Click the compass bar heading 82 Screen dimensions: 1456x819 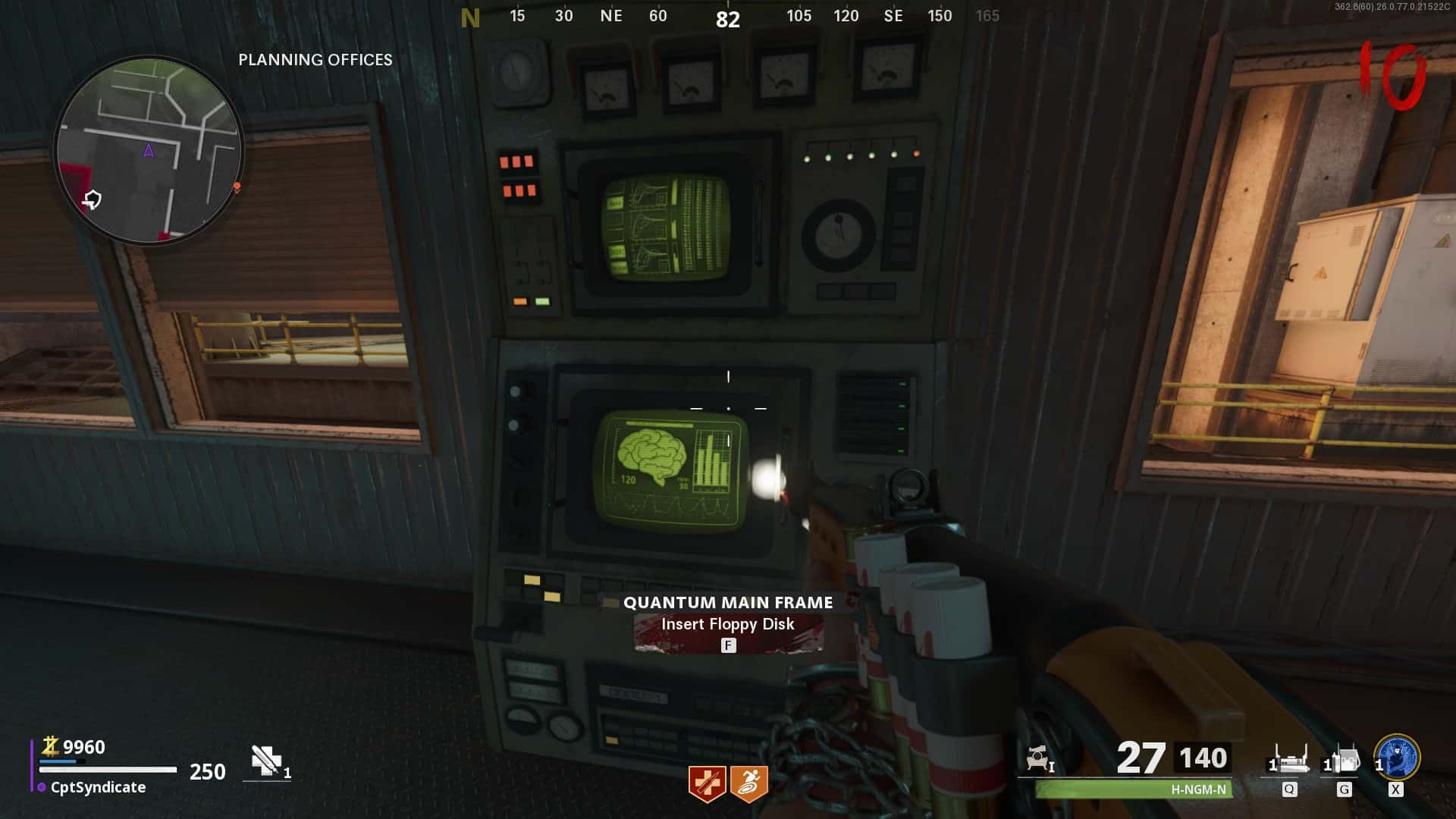pos(727,19)
